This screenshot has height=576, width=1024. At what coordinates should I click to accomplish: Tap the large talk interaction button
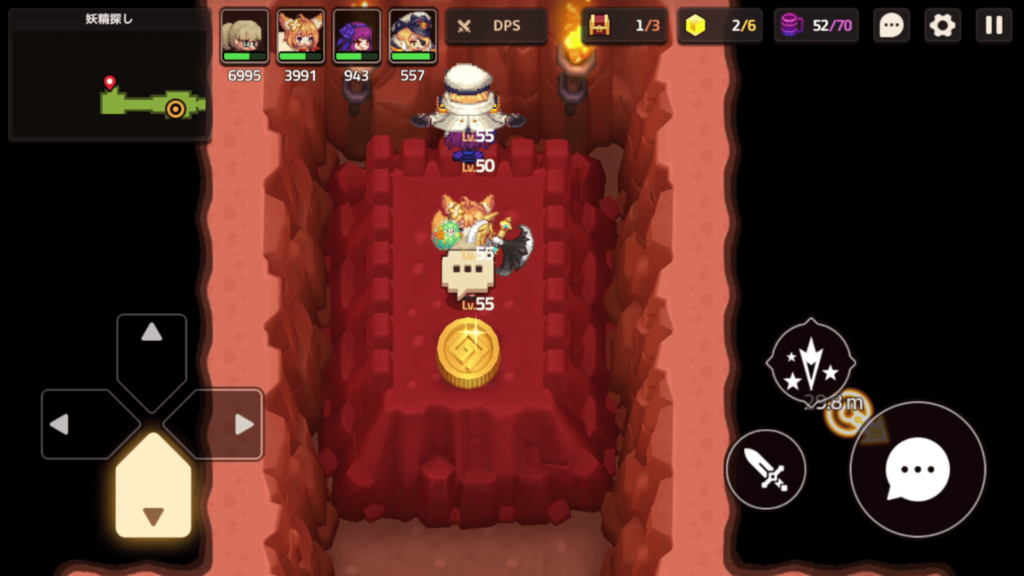(917, 469)
